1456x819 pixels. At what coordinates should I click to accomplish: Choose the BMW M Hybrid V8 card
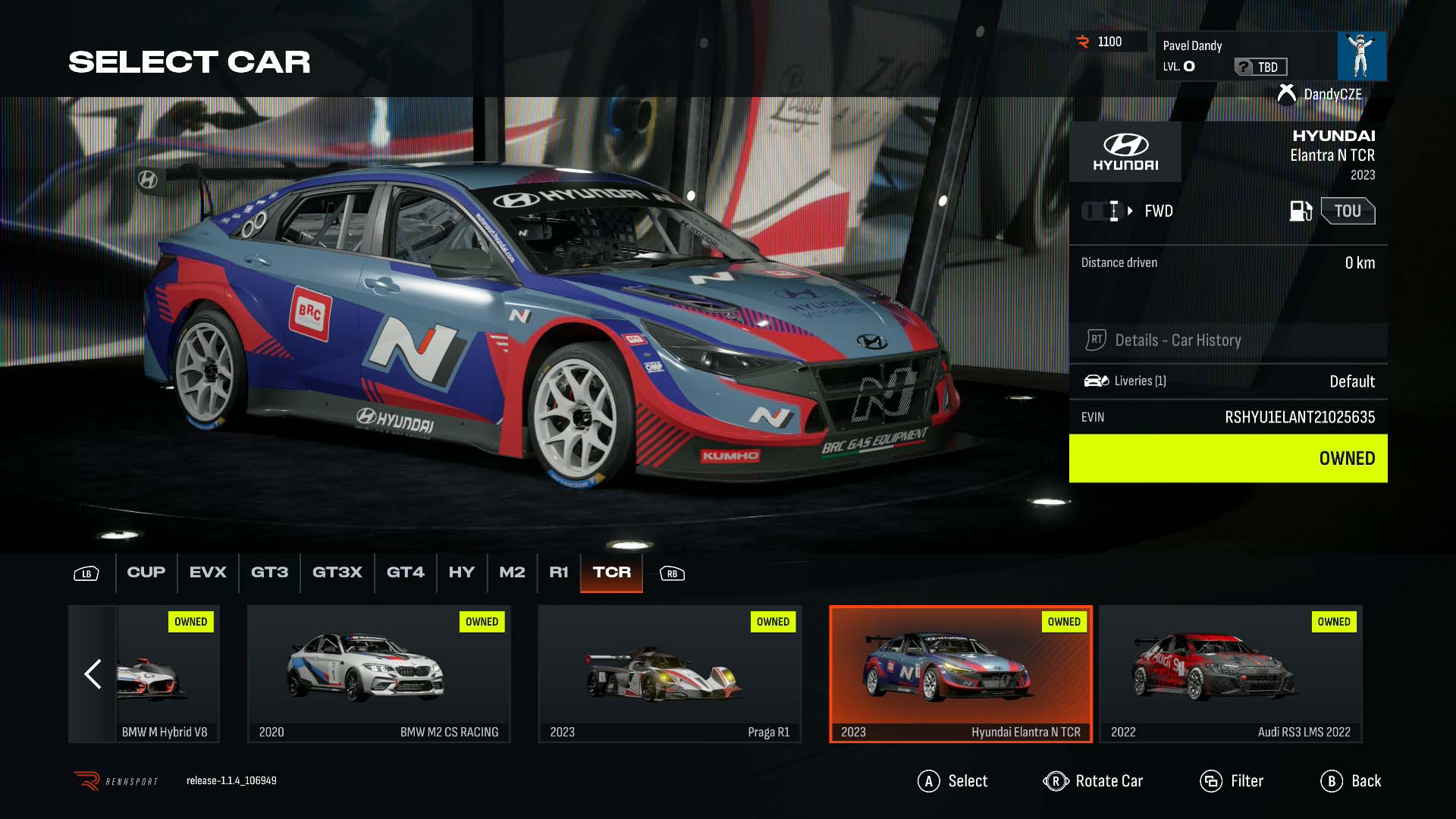[x=168, y=673]
